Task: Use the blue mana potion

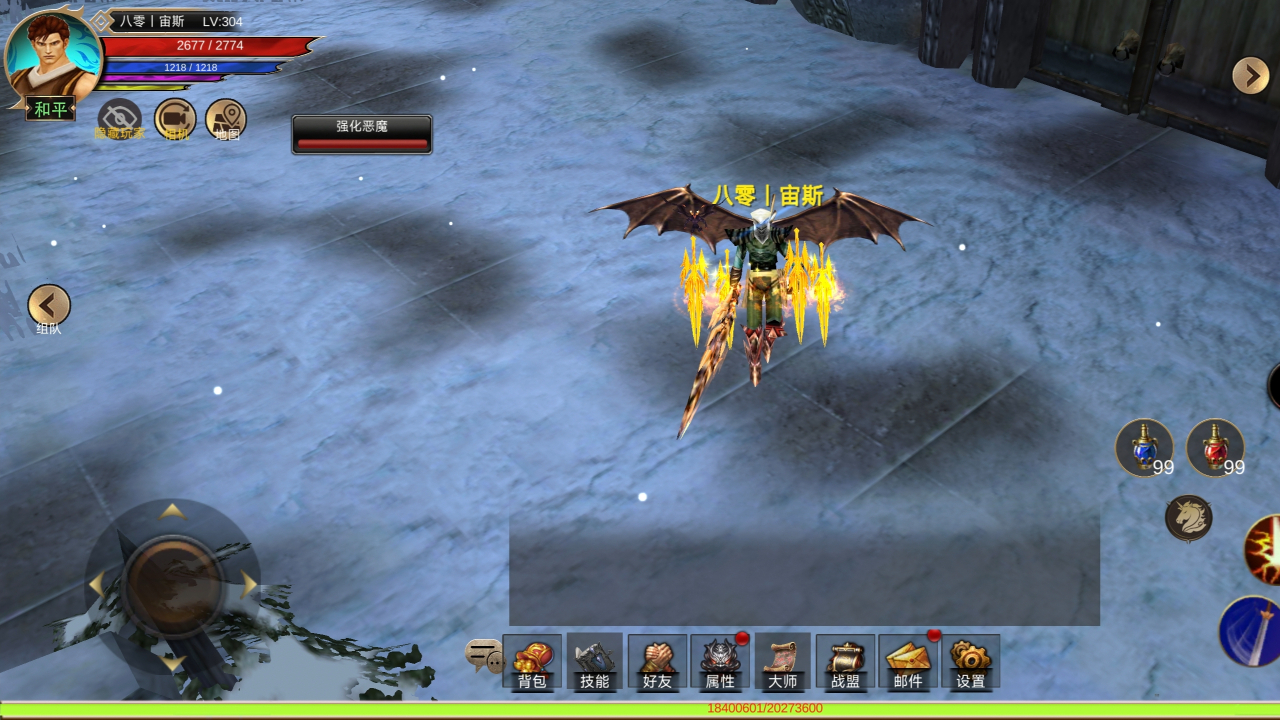Action: click(1144, 448)
